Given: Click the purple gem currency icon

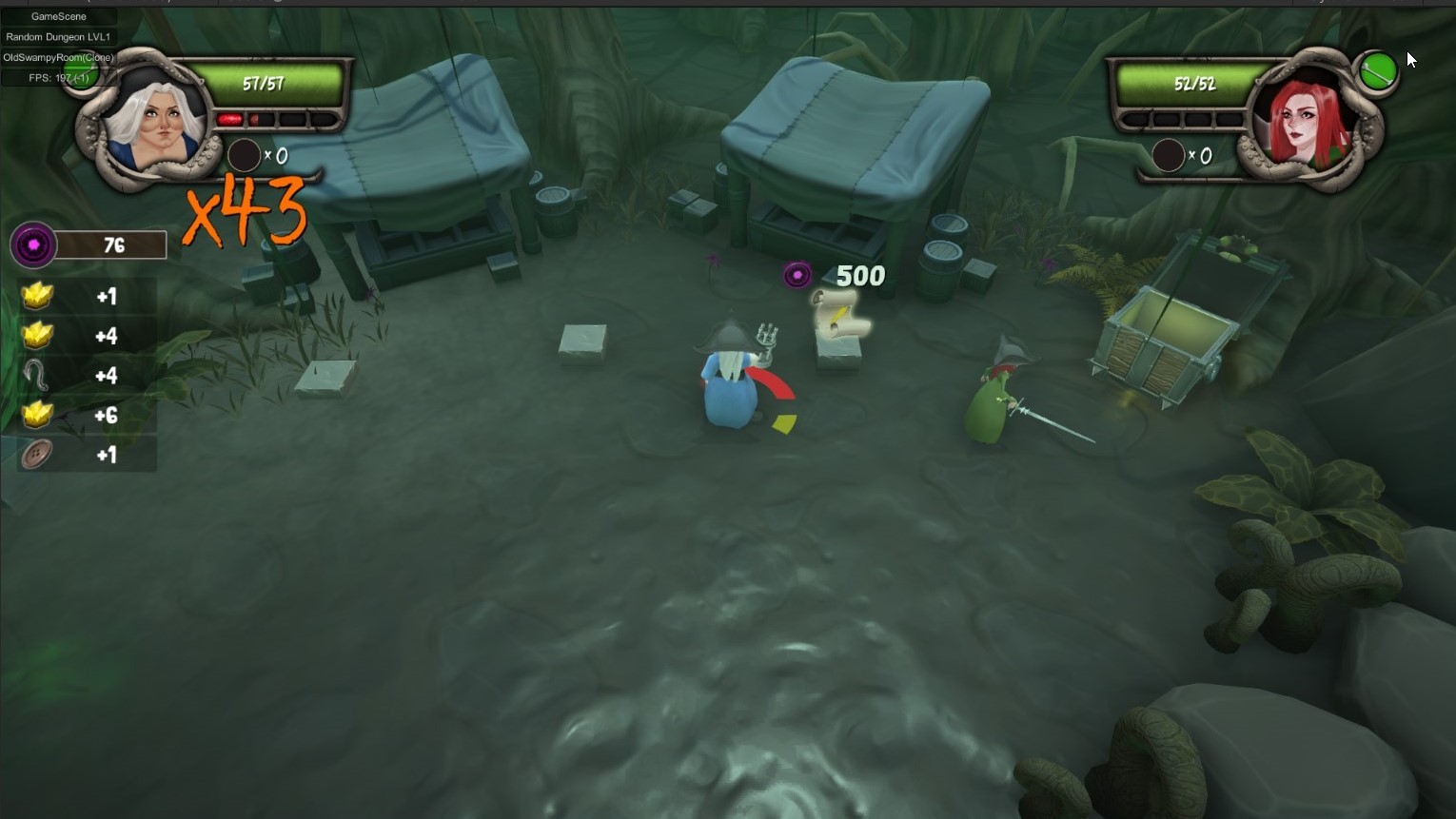Looking at the screenshot, I should (32, 244).
